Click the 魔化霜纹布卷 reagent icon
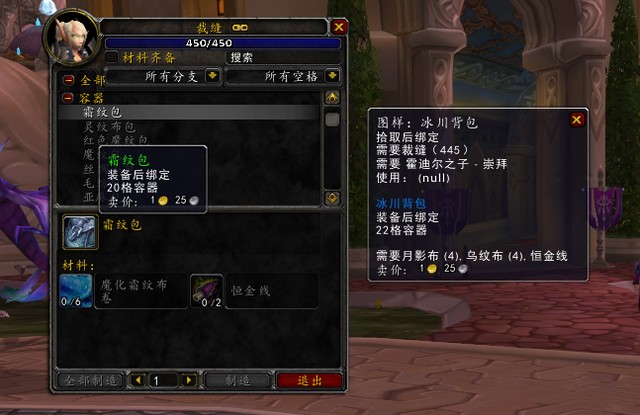Viewport: 640px width, 415px height. (x=75, y=291)
